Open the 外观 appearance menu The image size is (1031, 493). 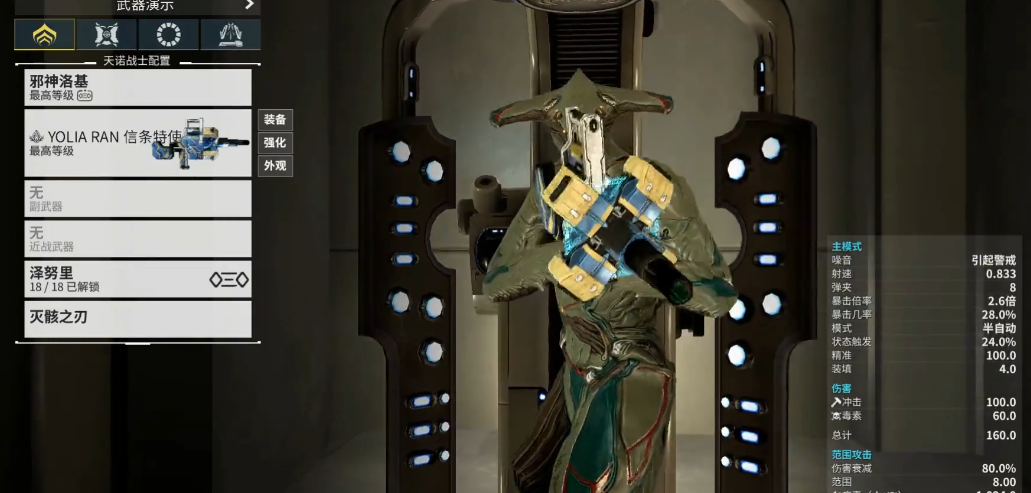pos(275,166)
